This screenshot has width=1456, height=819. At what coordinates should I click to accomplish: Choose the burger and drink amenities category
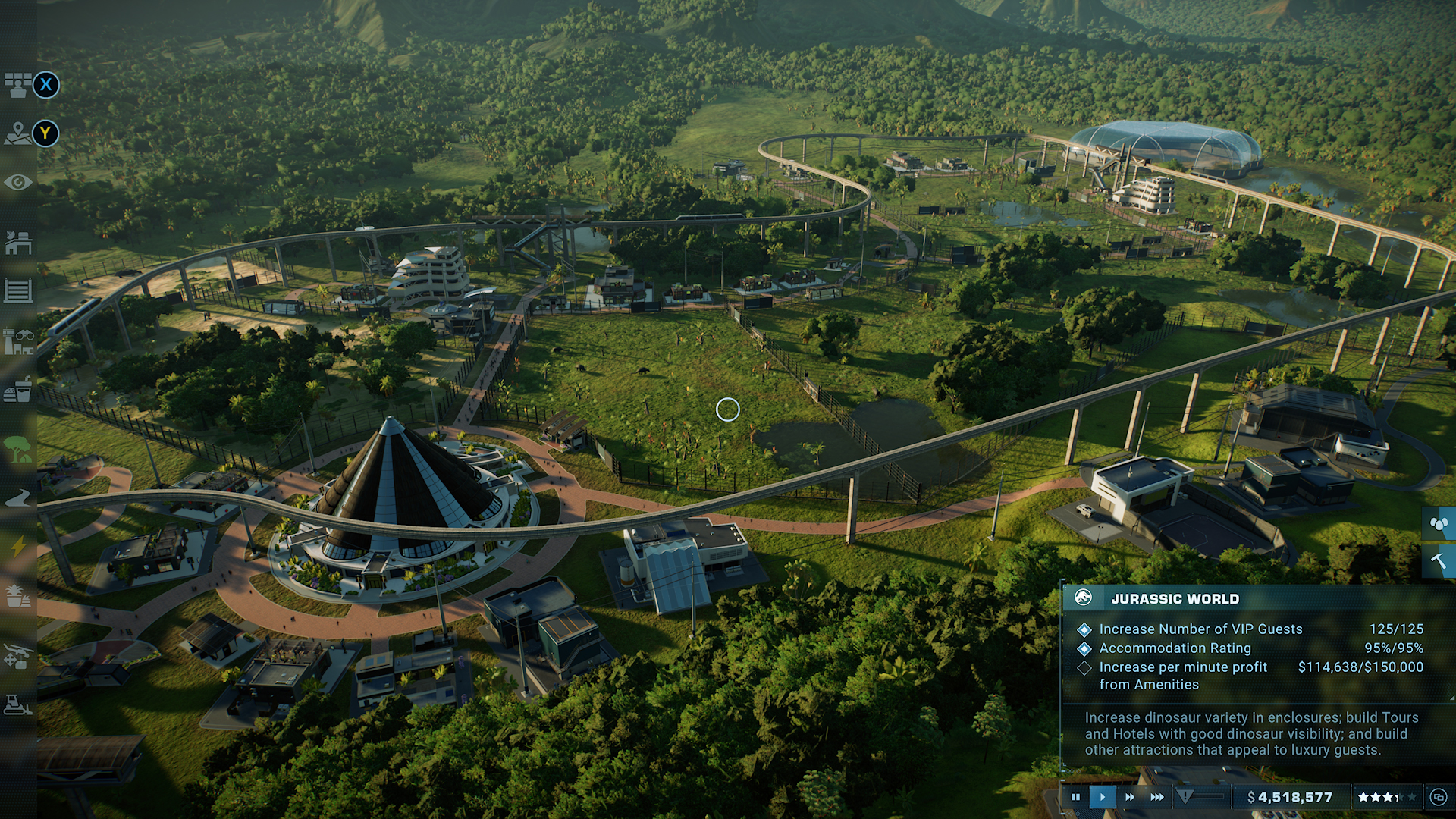(x=18, y=391)
